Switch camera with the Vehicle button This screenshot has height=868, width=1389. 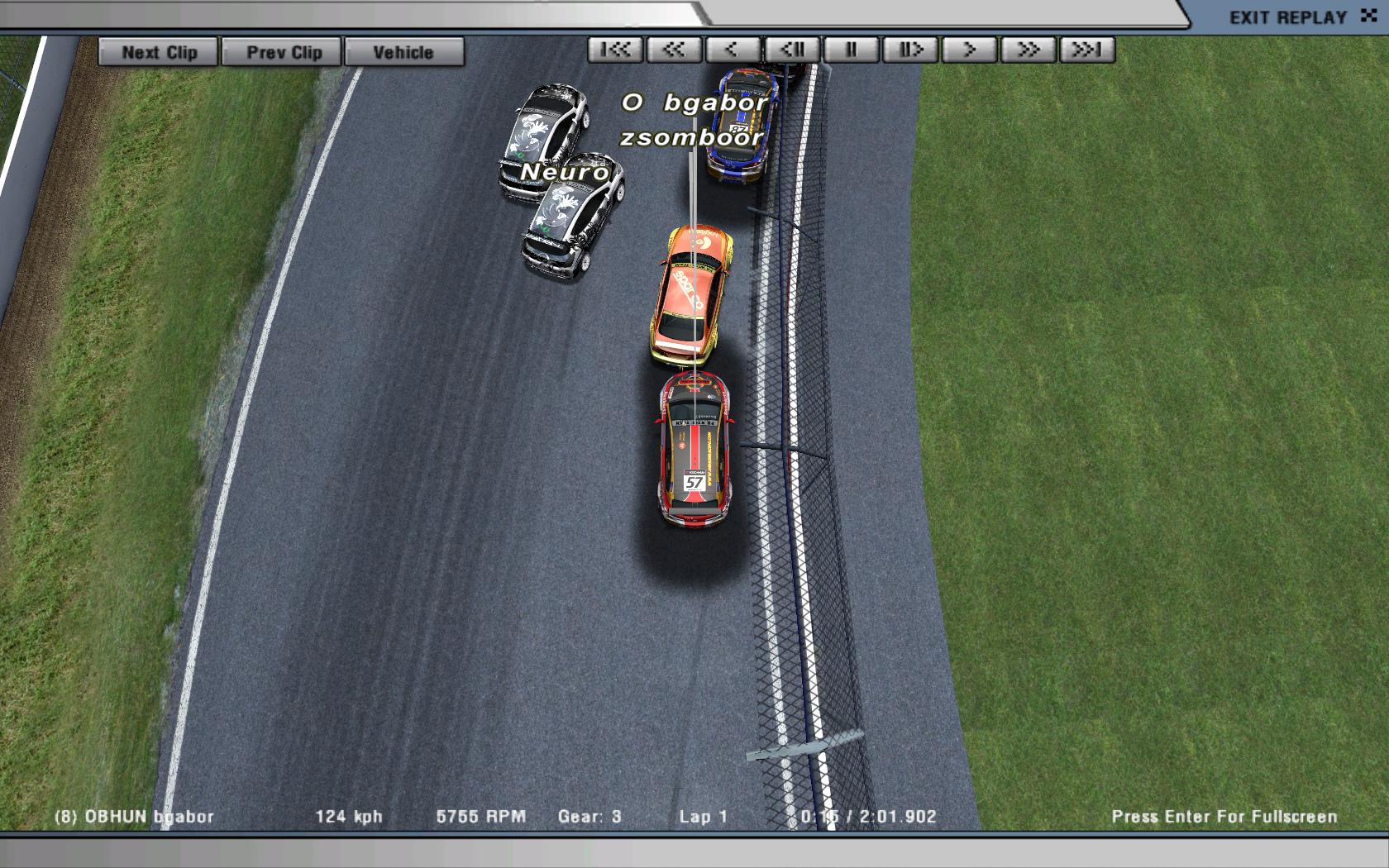(x=403, y=52)
